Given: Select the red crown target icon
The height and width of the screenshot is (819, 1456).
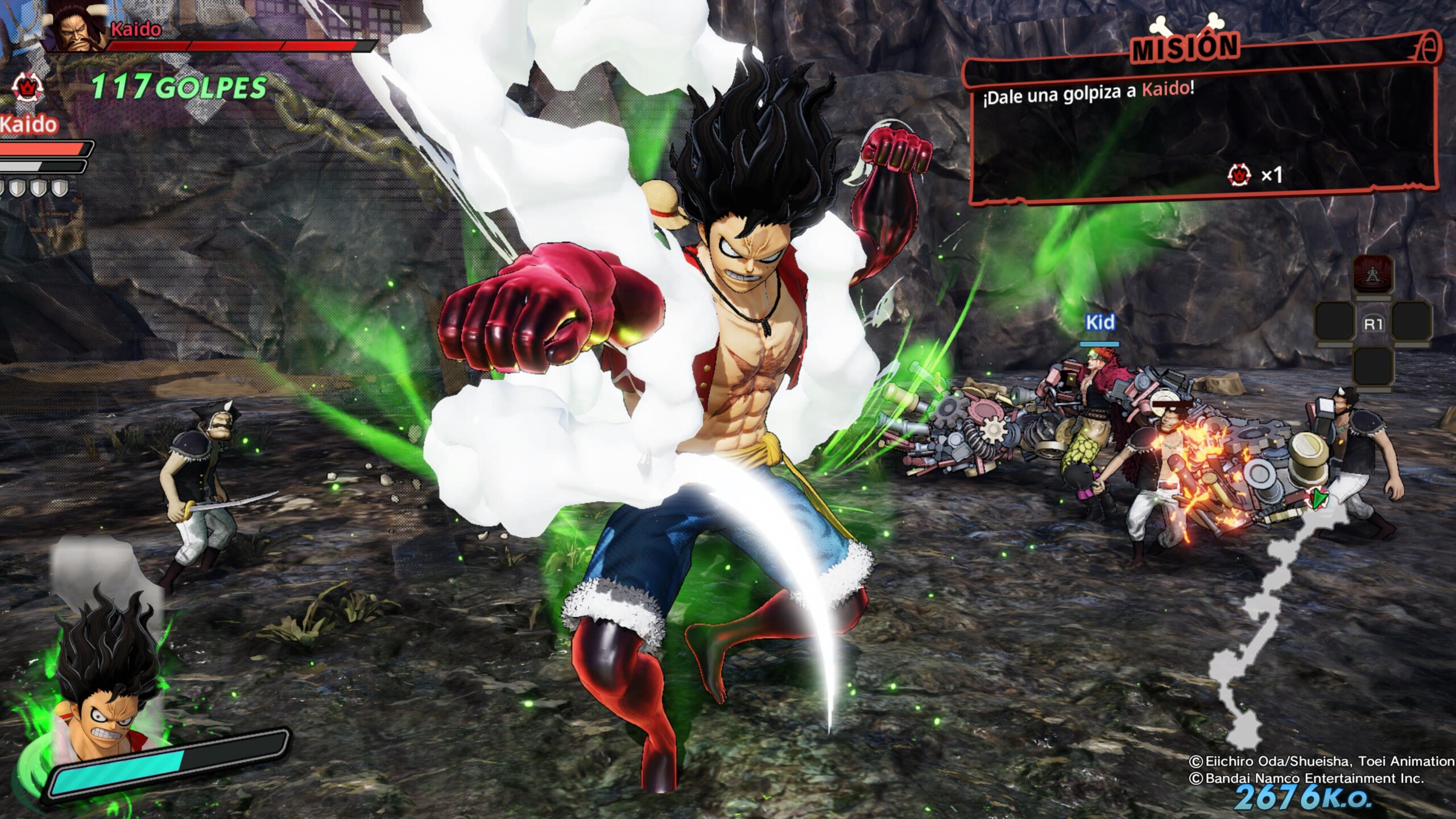Looking at the screenshot, I should pos(26,88).
